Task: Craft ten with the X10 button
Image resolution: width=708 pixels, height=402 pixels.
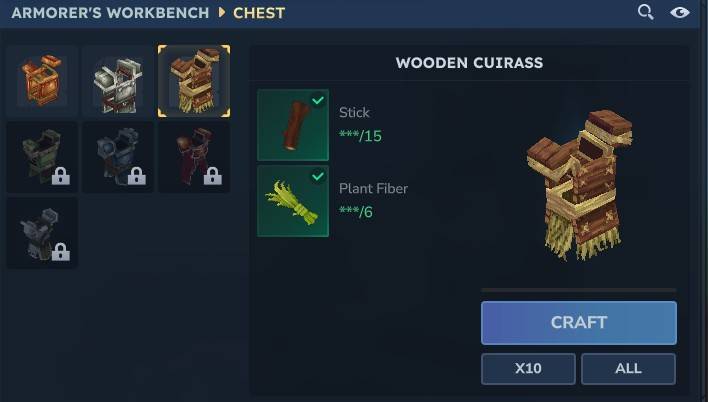Action: (x=528, y=368)
